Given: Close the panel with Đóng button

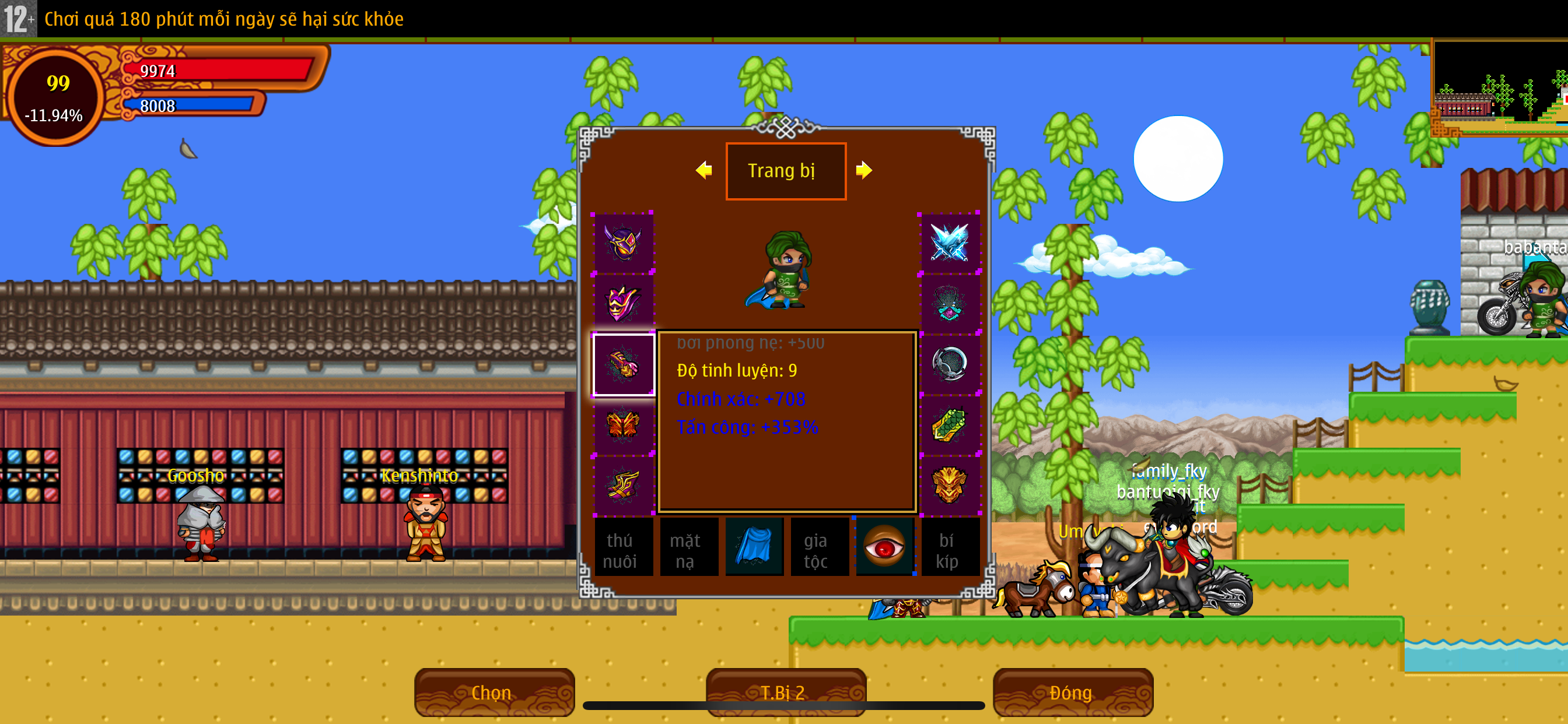Looking at the screenshot, I should point(1072,692).
